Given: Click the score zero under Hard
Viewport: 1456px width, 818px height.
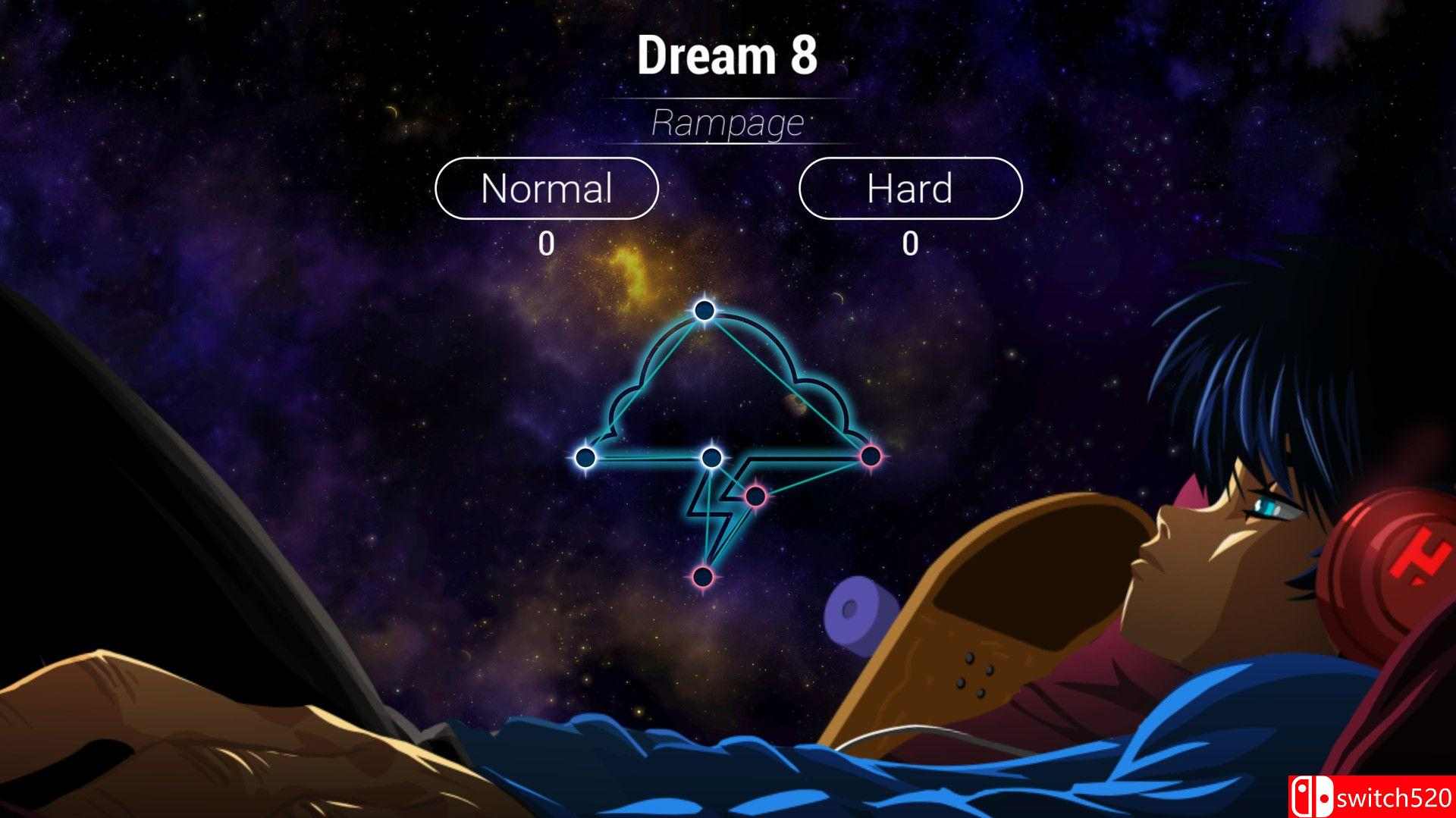Looking at the screenshot, I should click(910, 243).
